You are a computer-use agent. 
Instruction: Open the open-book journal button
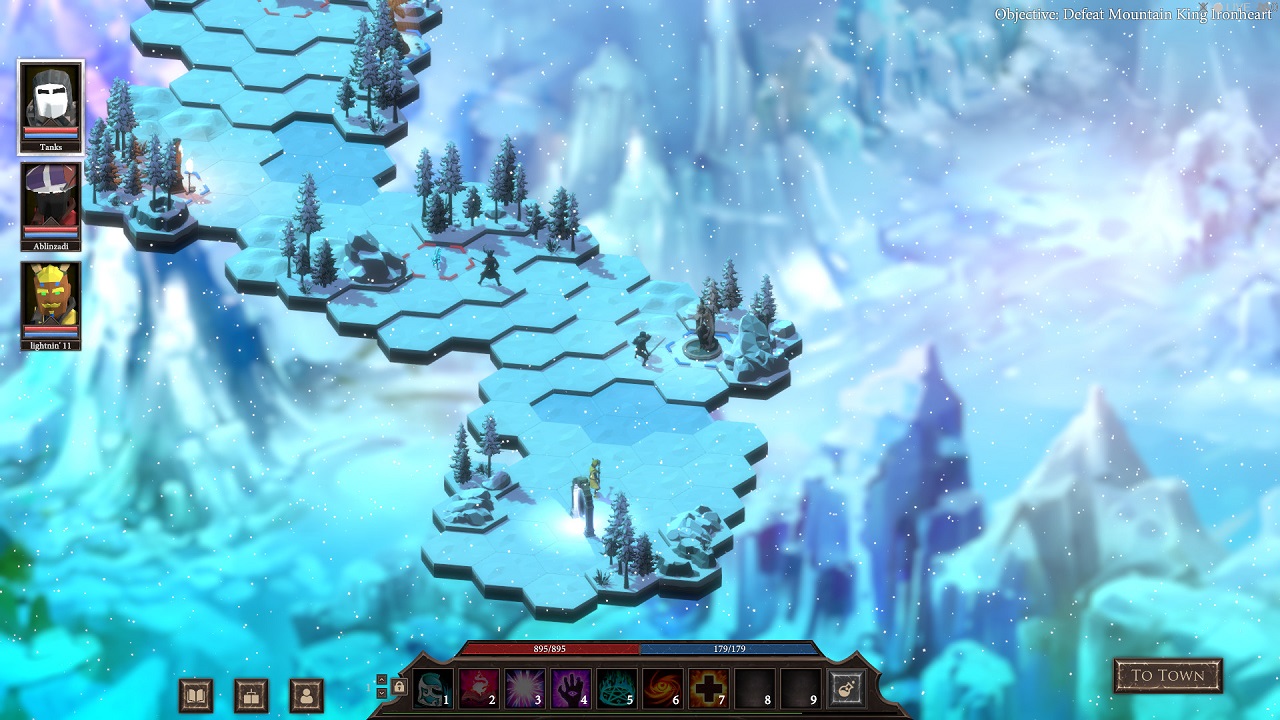(x=196, y=695)
